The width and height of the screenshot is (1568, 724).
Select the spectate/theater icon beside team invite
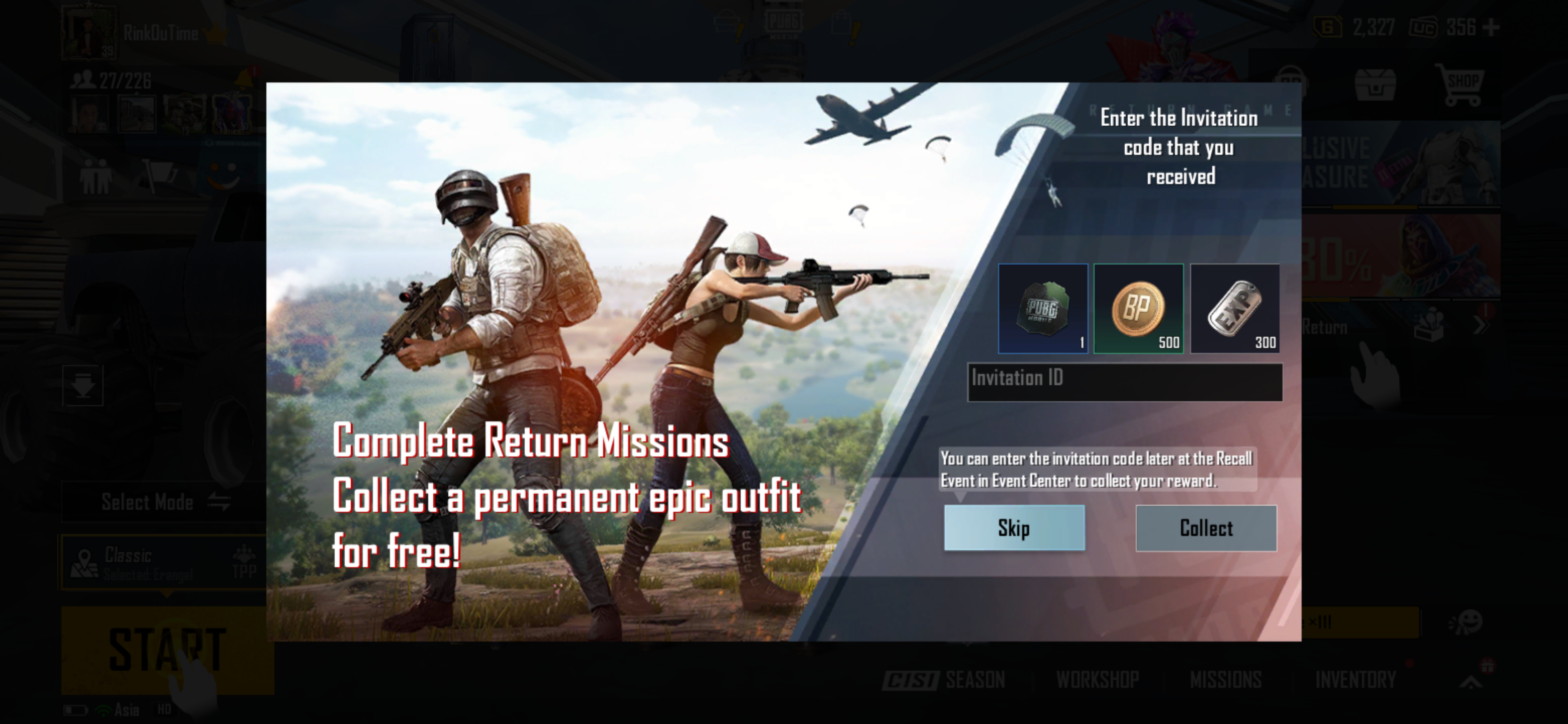(159, 172)
